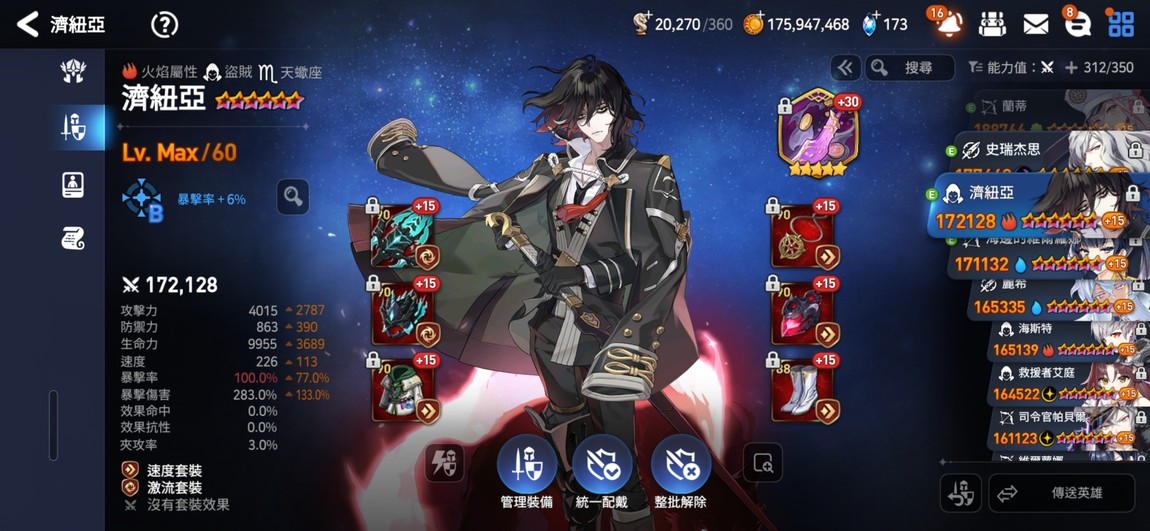Viewport: 1150px width, 531px height.
Task: Choose 統一配戴 equip all
Action: pos(602,472)
